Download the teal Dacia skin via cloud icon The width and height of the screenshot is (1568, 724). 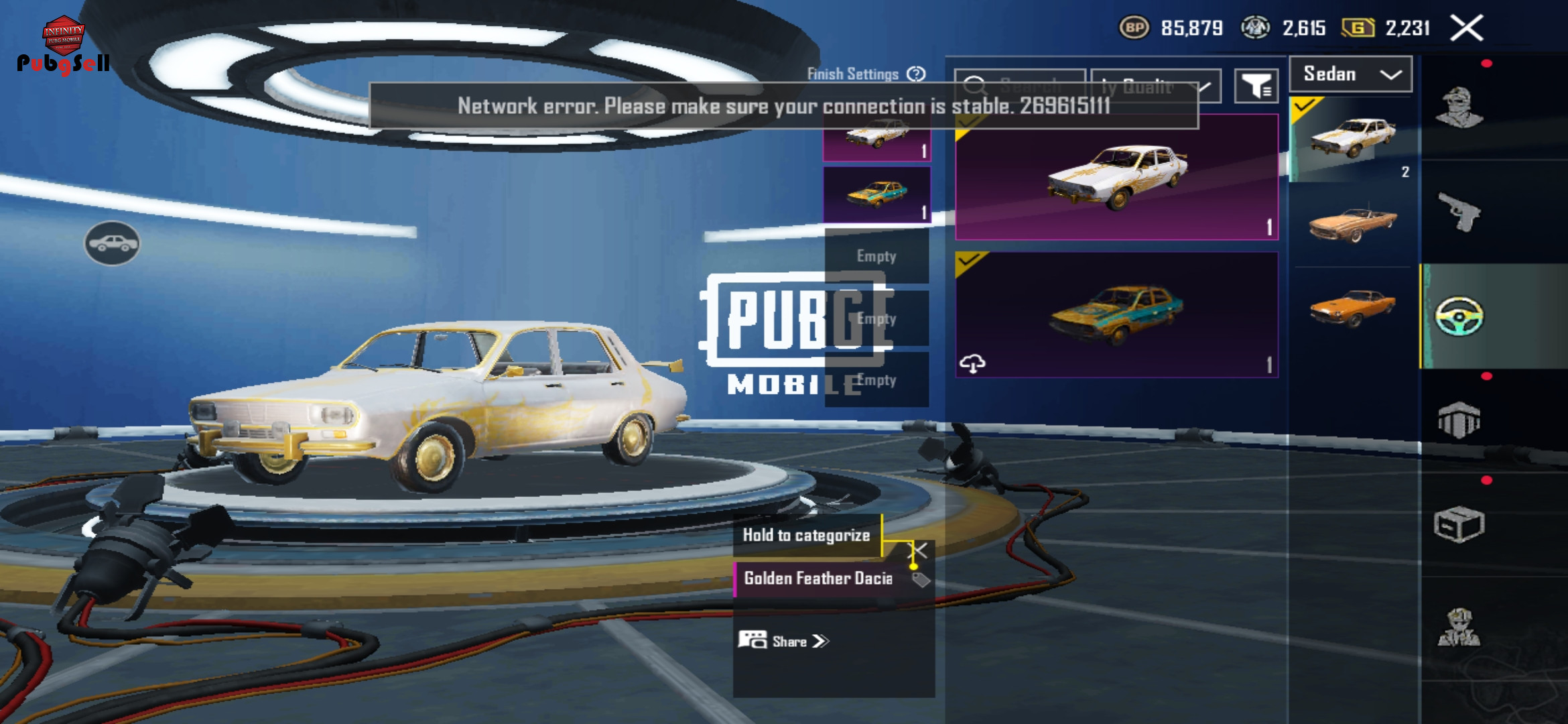972,363
